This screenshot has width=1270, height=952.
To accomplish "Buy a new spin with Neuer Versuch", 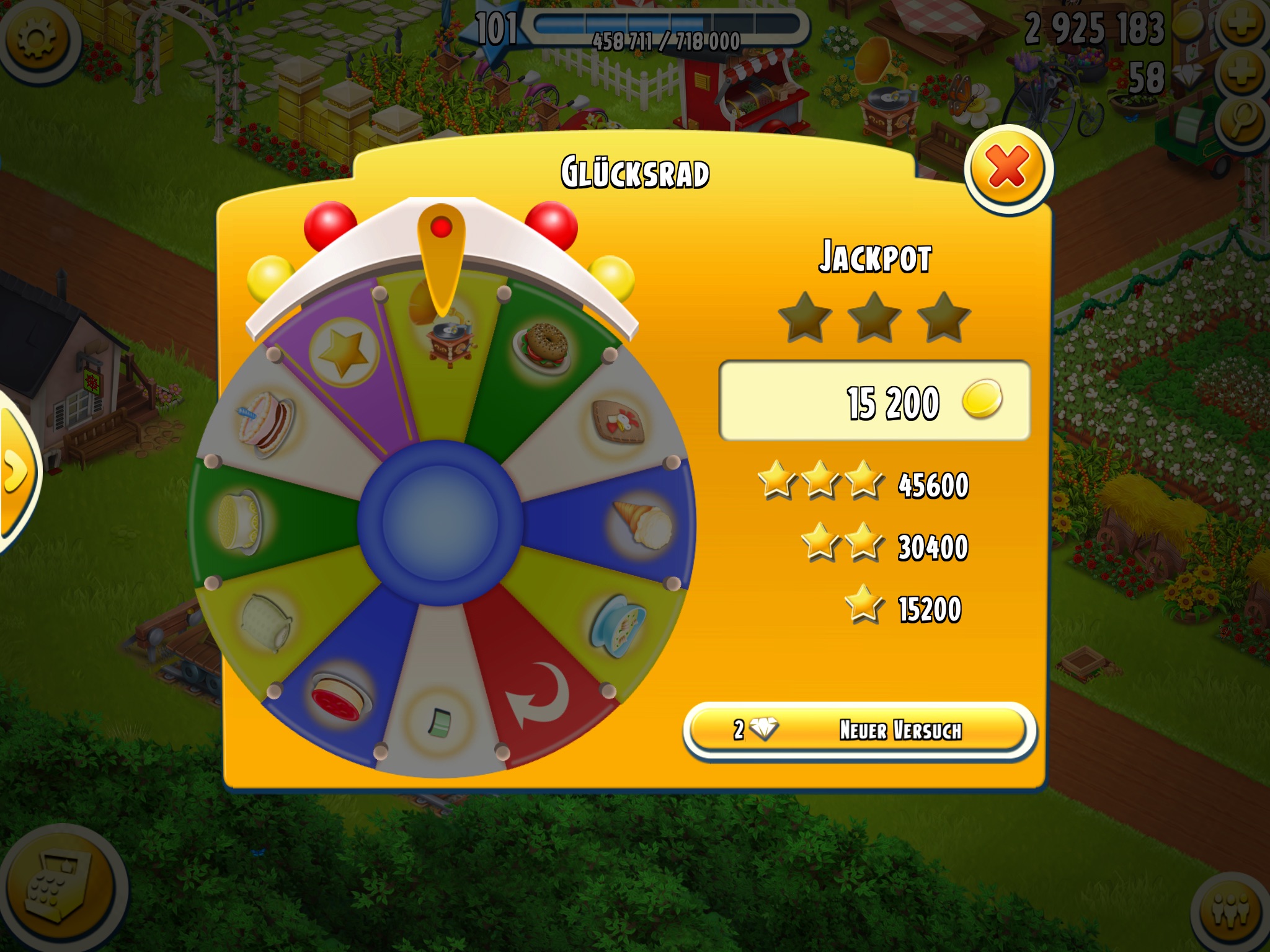I will [859, 730].
